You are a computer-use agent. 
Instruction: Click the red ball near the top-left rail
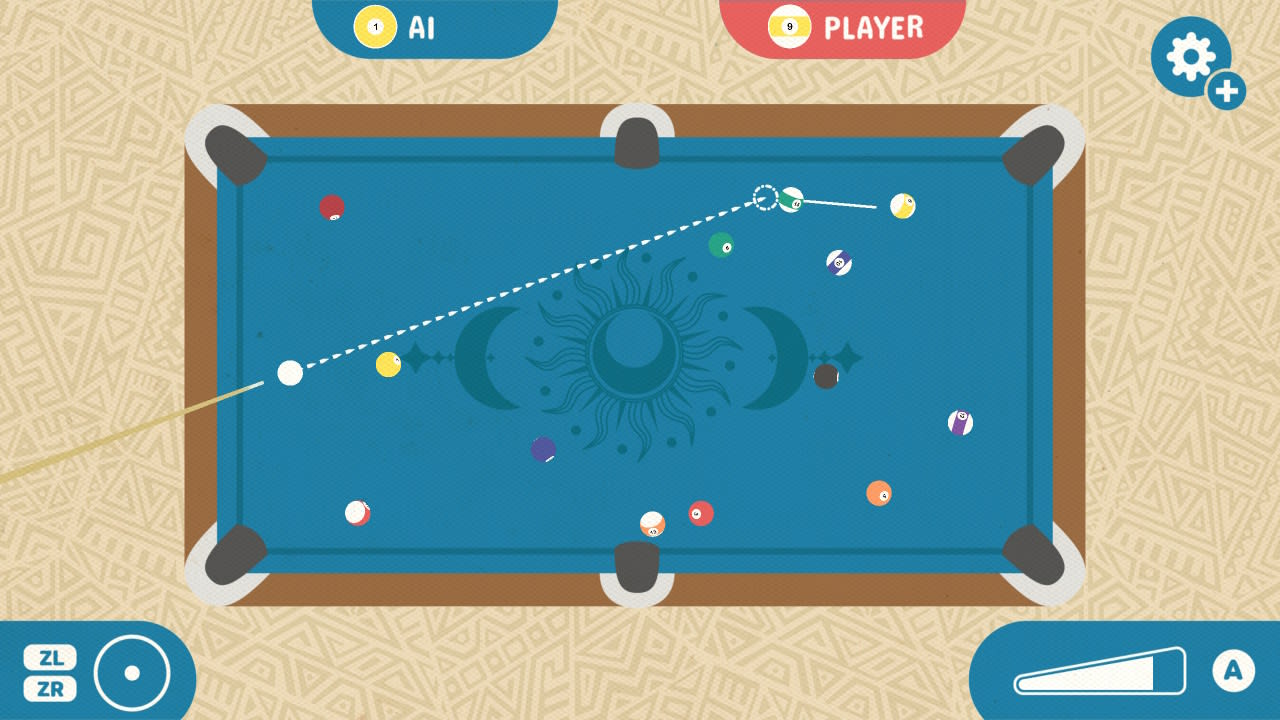(331, 206)
